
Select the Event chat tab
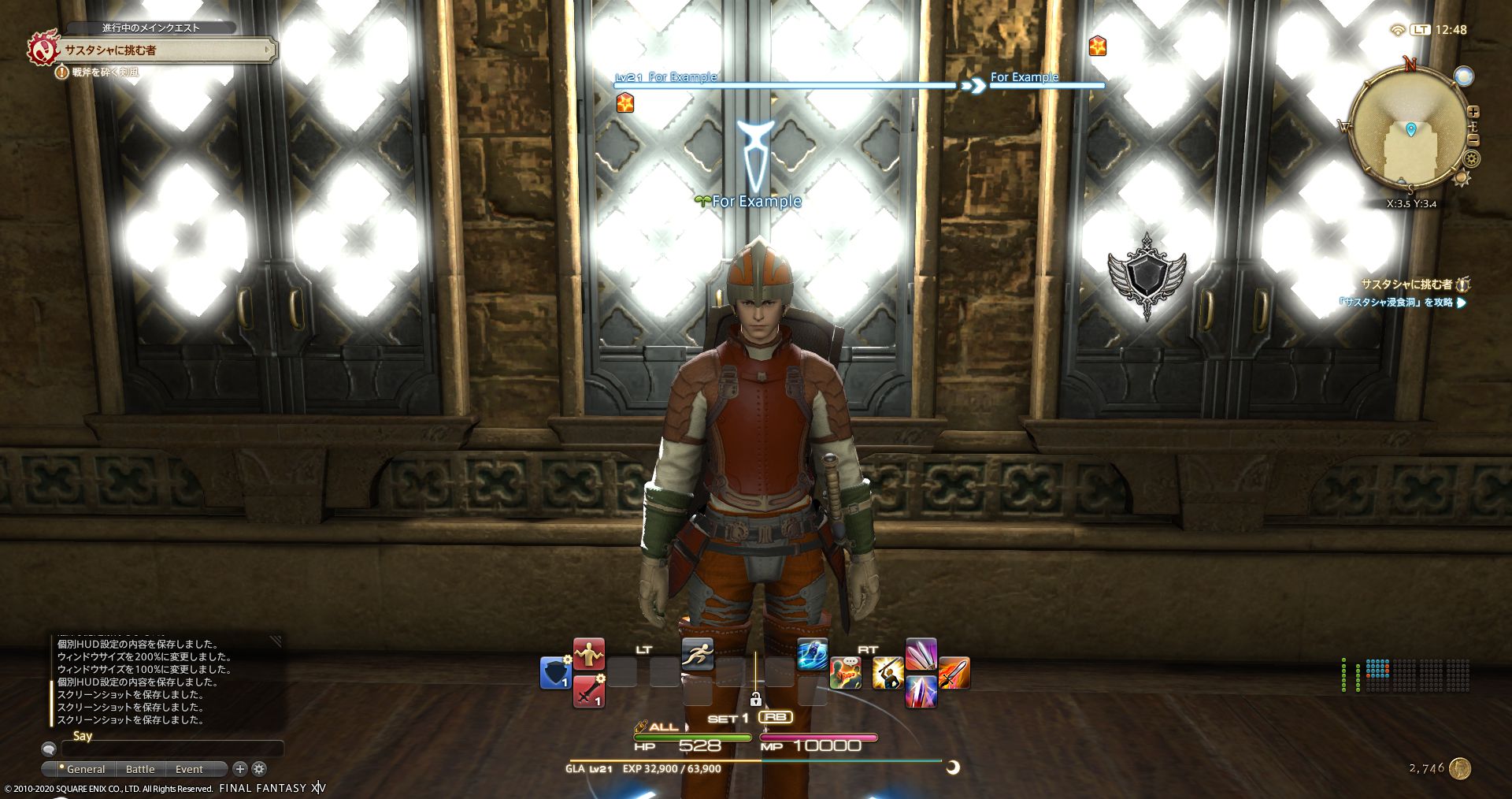(x=189, y=769)
